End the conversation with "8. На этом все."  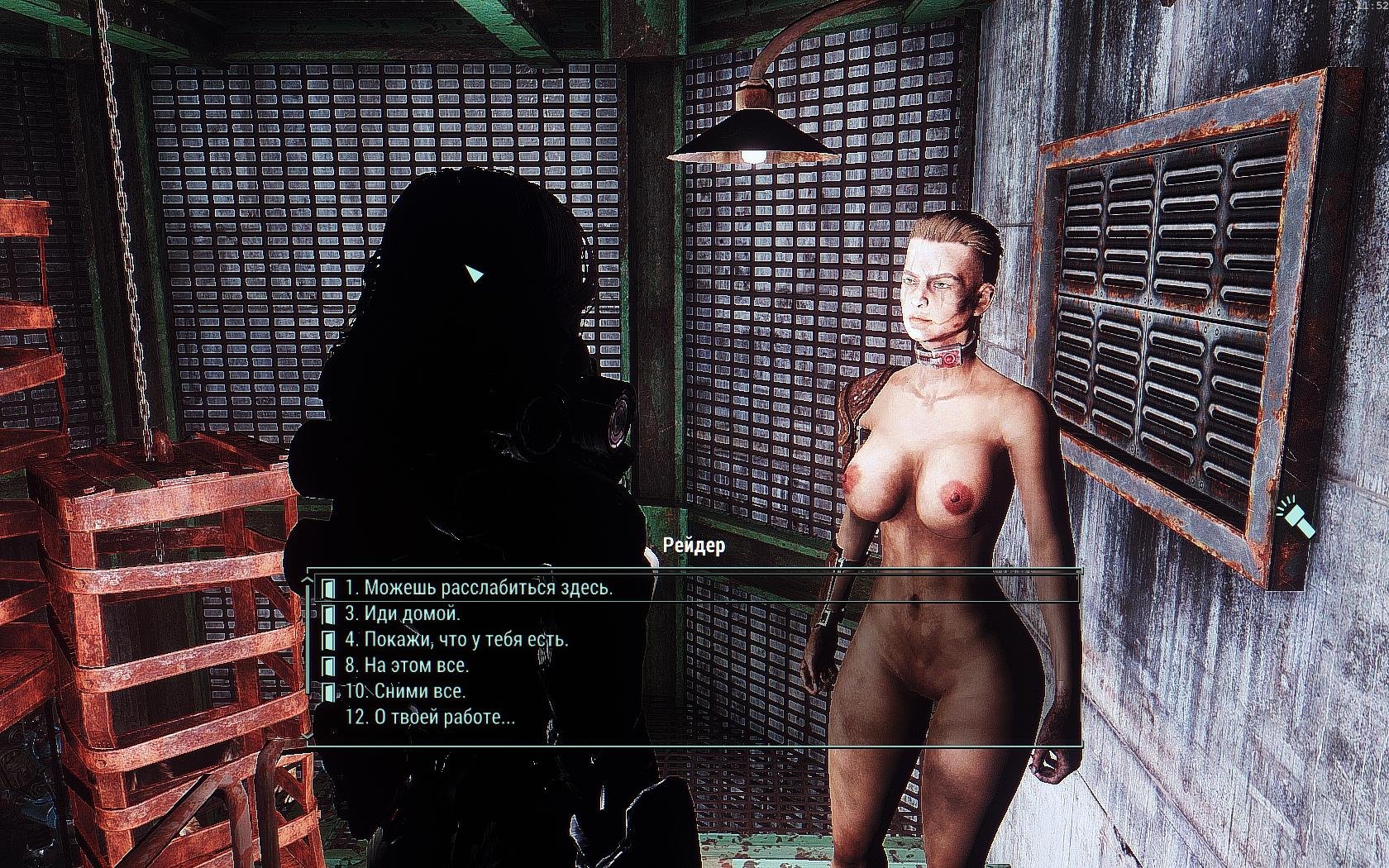tap(407, 665)
